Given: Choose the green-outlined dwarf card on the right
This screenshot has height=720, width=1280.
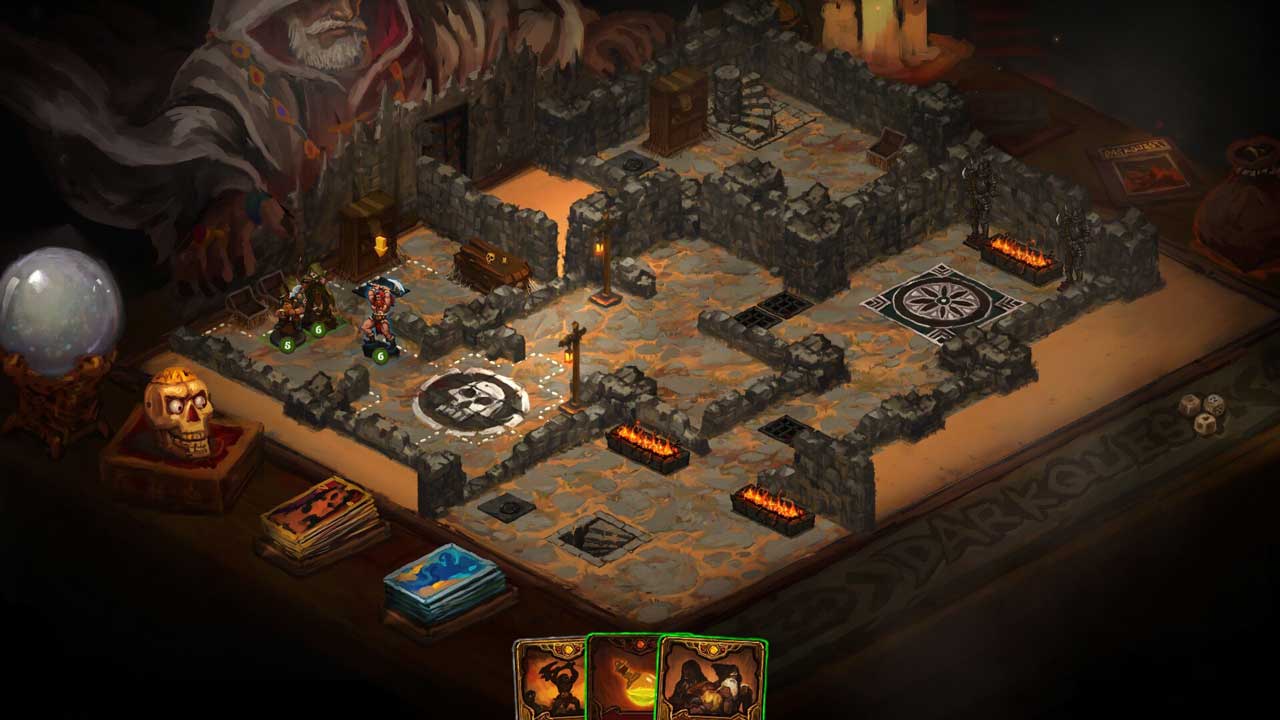Looking at the screenshot, I should point(712,680).
